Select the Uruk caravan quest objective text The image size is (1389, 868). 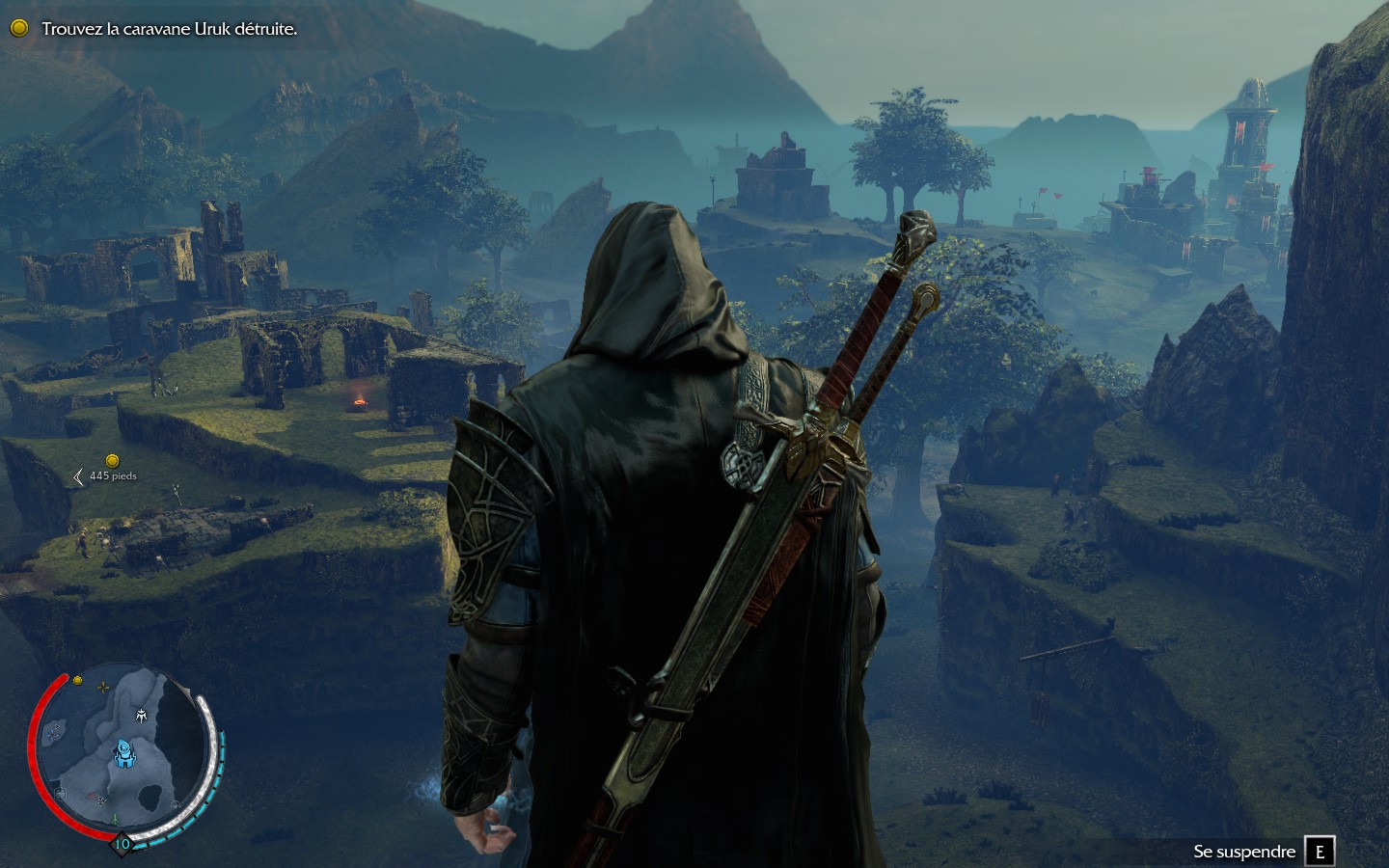[x=169, y=29]
